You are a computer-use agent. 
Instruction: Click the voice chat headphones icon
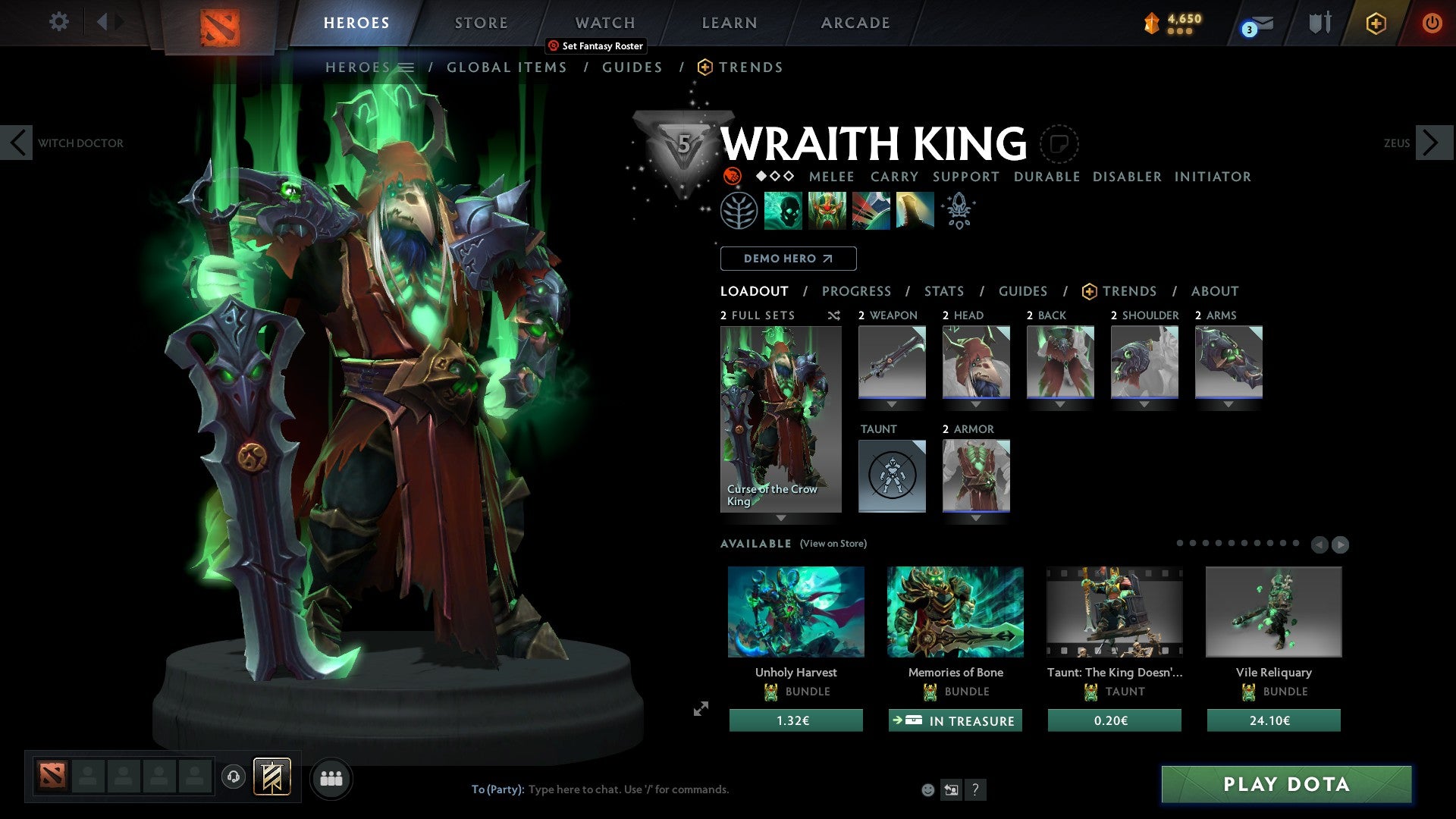coord(232,777)
